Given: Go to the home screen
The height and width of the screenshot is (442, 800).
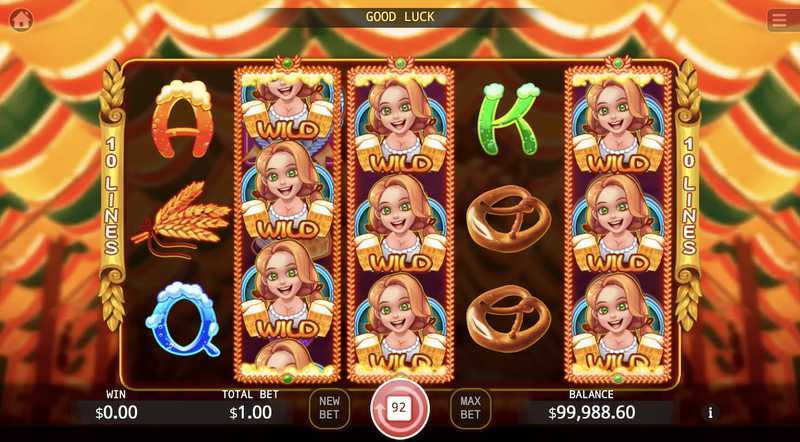Looking at the screenshot, I should pyautogui.click(x=21, y=19).
